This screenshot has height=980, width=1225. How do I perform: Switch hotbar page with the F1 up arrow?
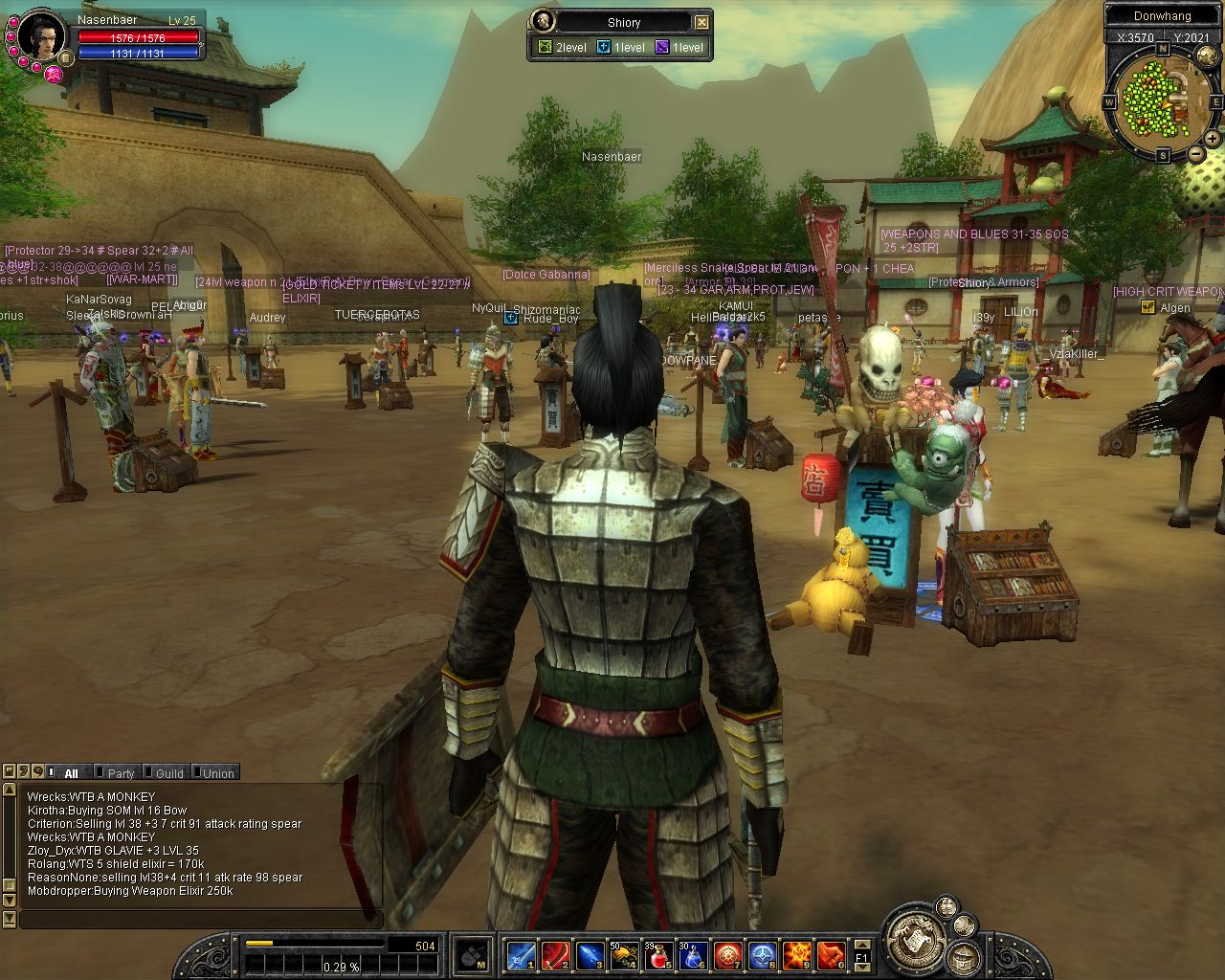[861, 945]
